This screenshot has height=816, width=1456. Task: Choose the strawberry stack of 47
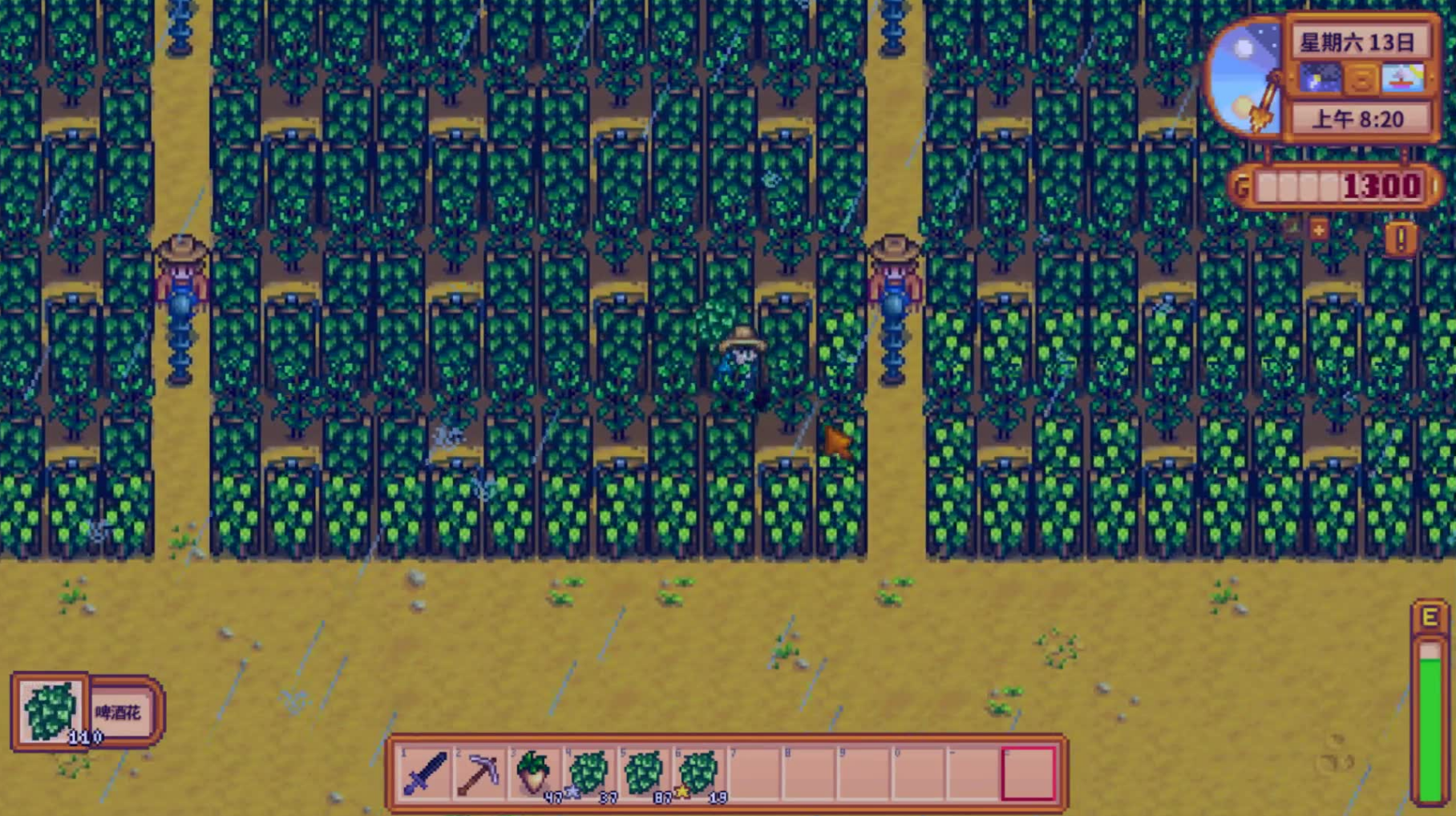[534, 773]
